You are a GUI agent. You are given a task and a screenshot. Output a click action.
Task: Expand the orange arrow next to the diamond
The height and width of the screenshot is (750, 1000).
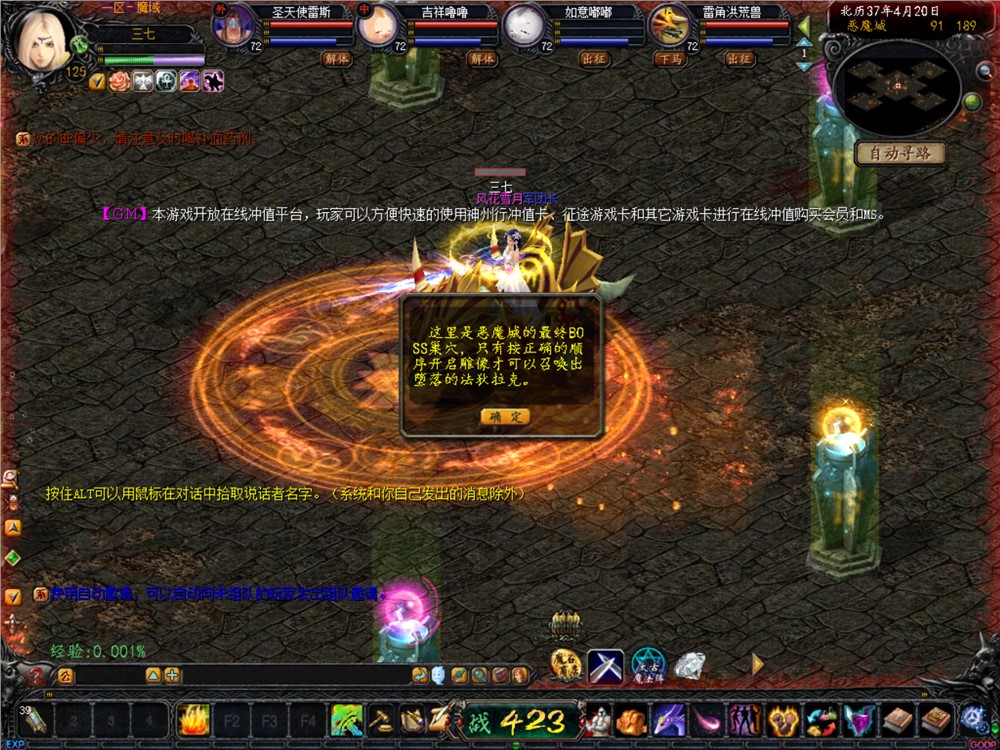[x=757, y=663]
